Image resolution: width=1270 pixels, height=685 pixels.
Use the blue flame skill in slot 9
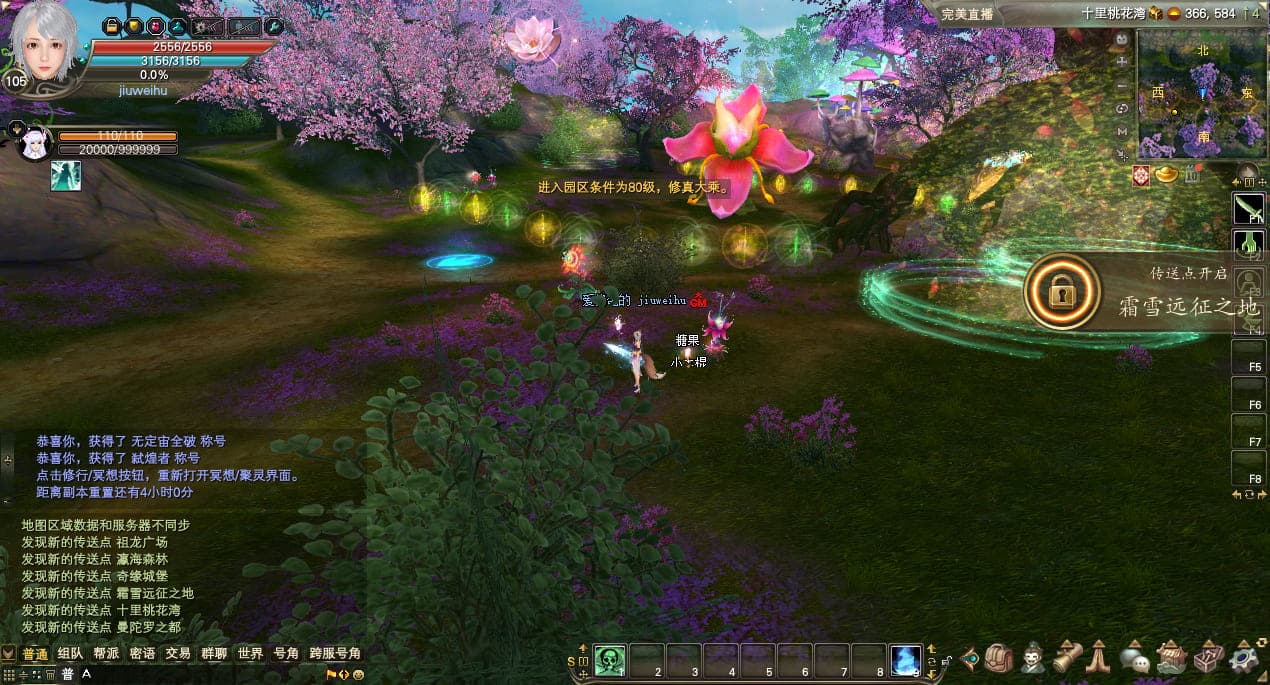[906, 660]
